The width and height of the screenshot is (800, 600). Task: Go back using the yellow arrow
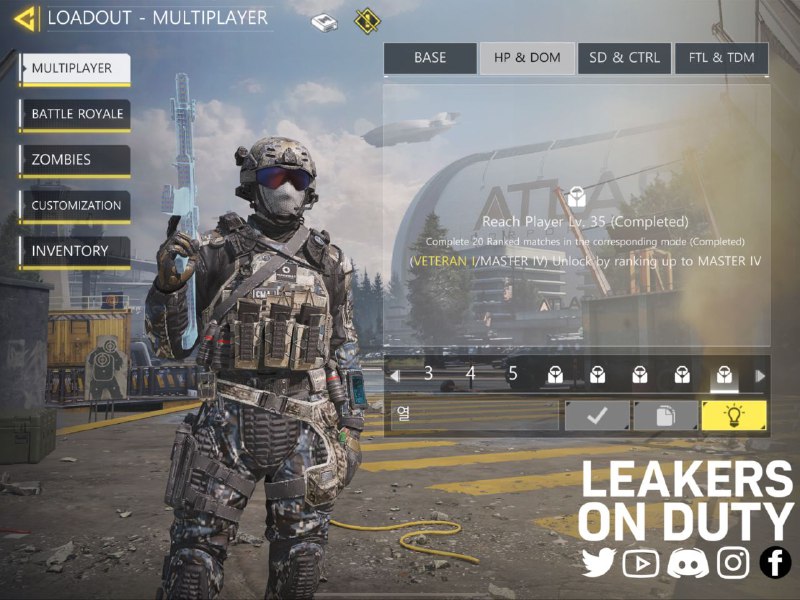coord(26,18)
